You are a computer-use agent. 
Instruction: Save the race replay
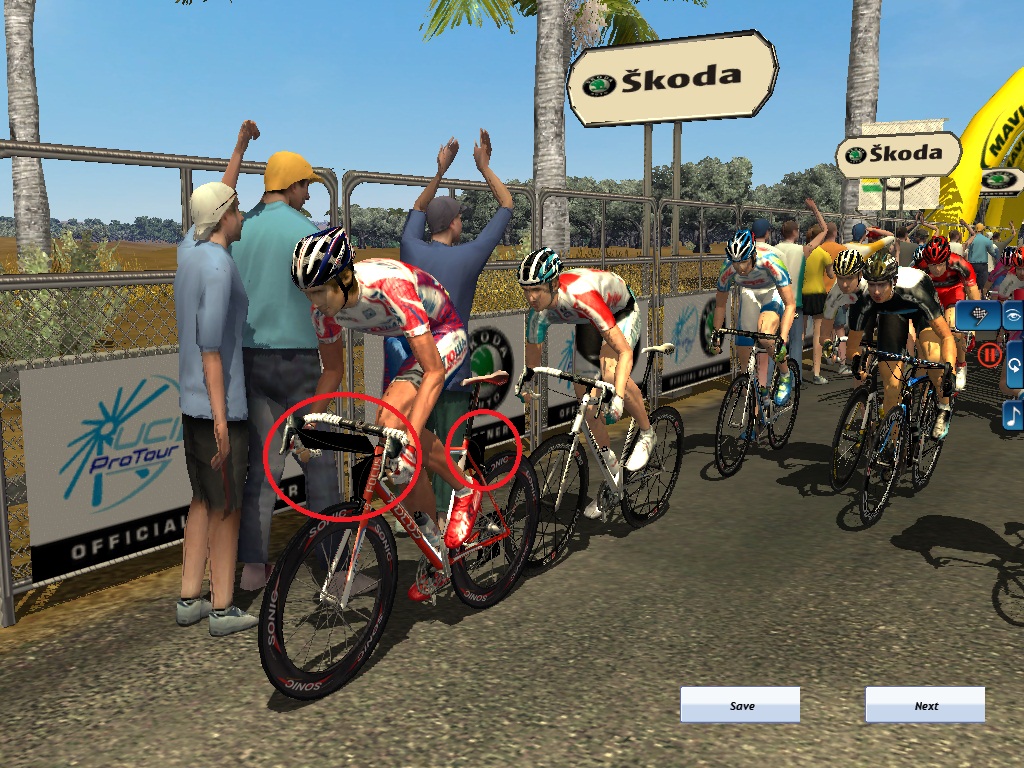(x=740, y=705)
